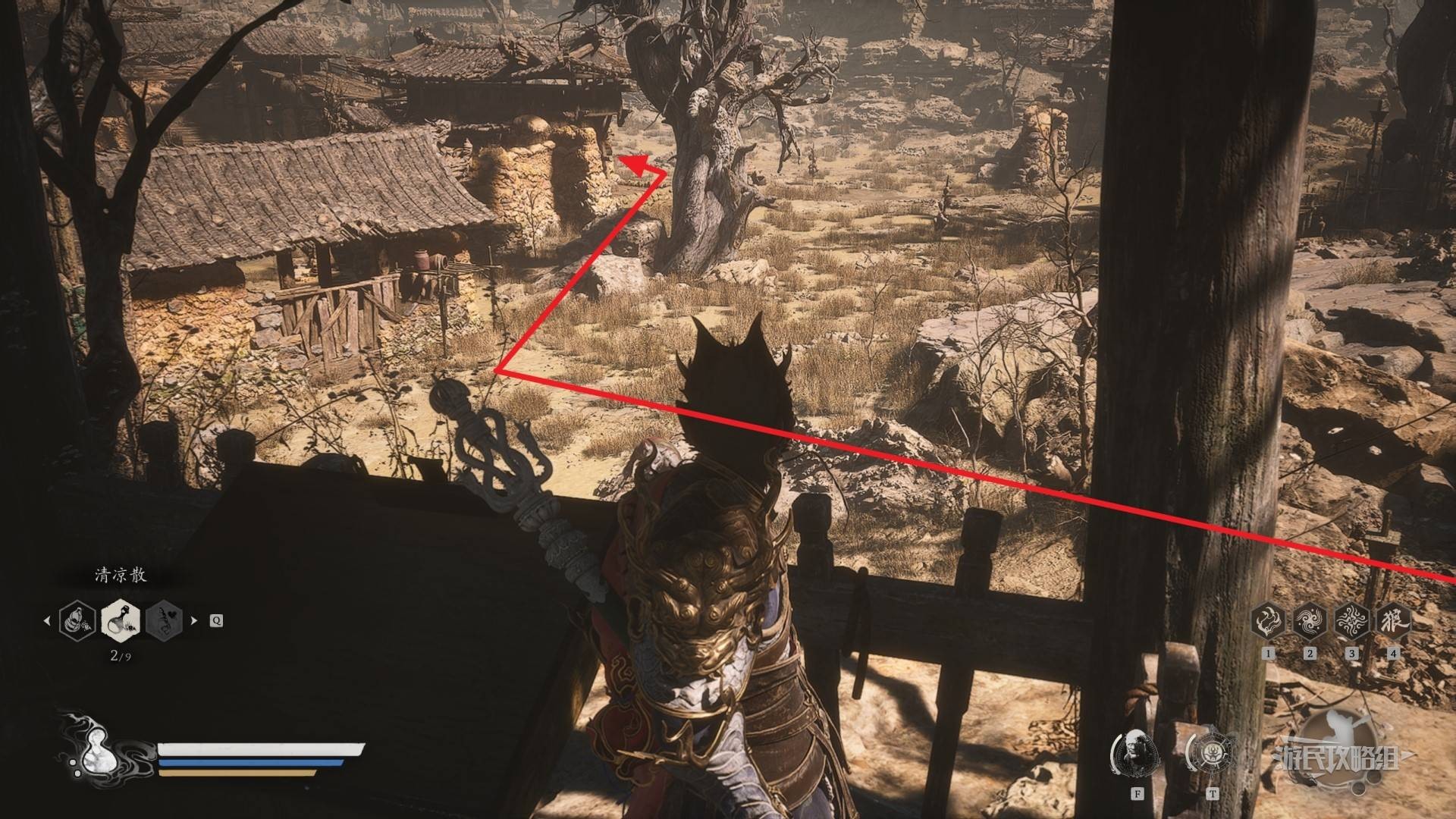Choose the pouch item in the quick bar
Image resolution: width=1456 pixels, height=819 pixels.
click(77, 620)
